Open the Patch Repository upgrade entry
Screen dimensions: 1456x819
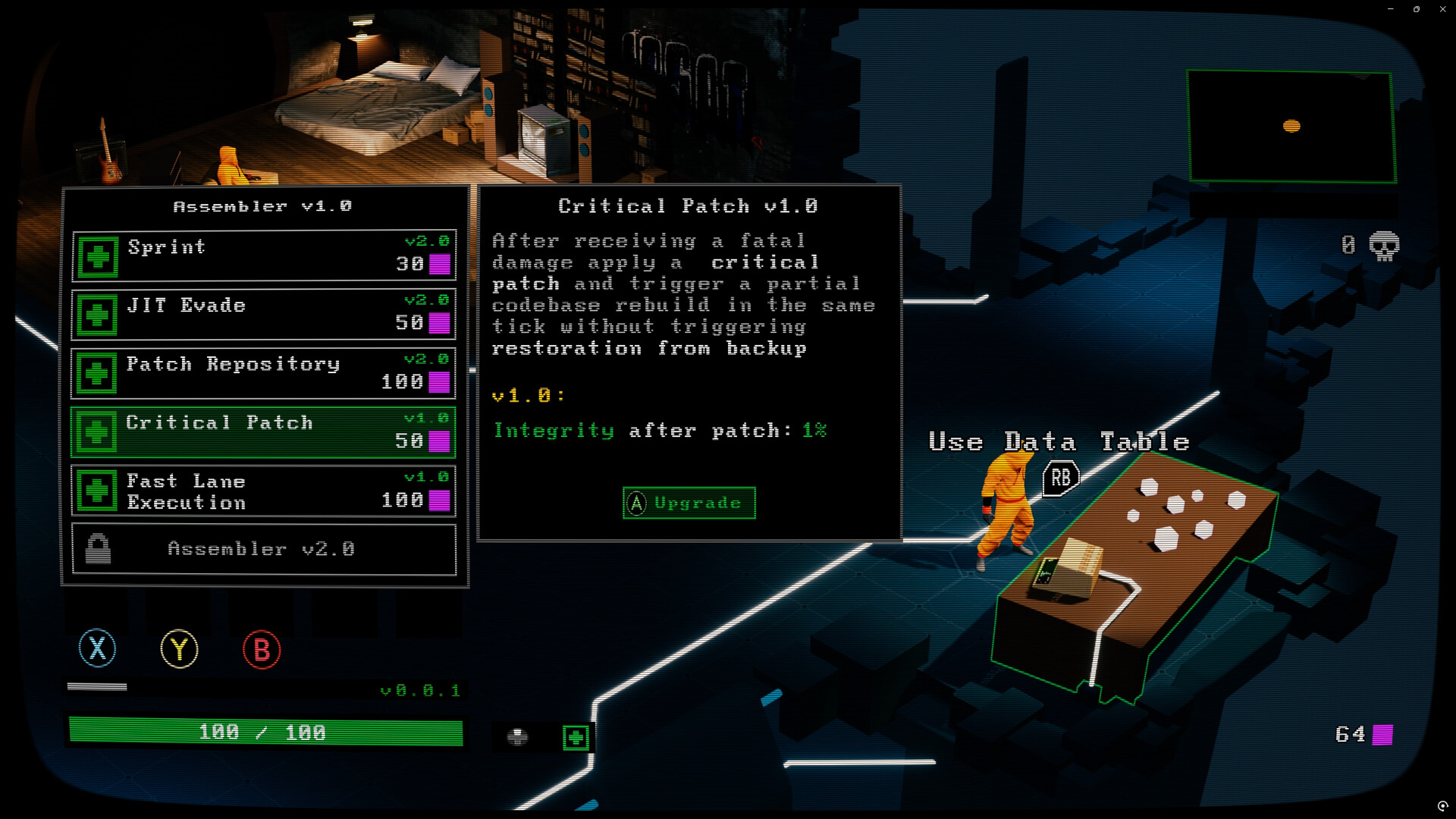pyautogui.click(x=264, y=373)
